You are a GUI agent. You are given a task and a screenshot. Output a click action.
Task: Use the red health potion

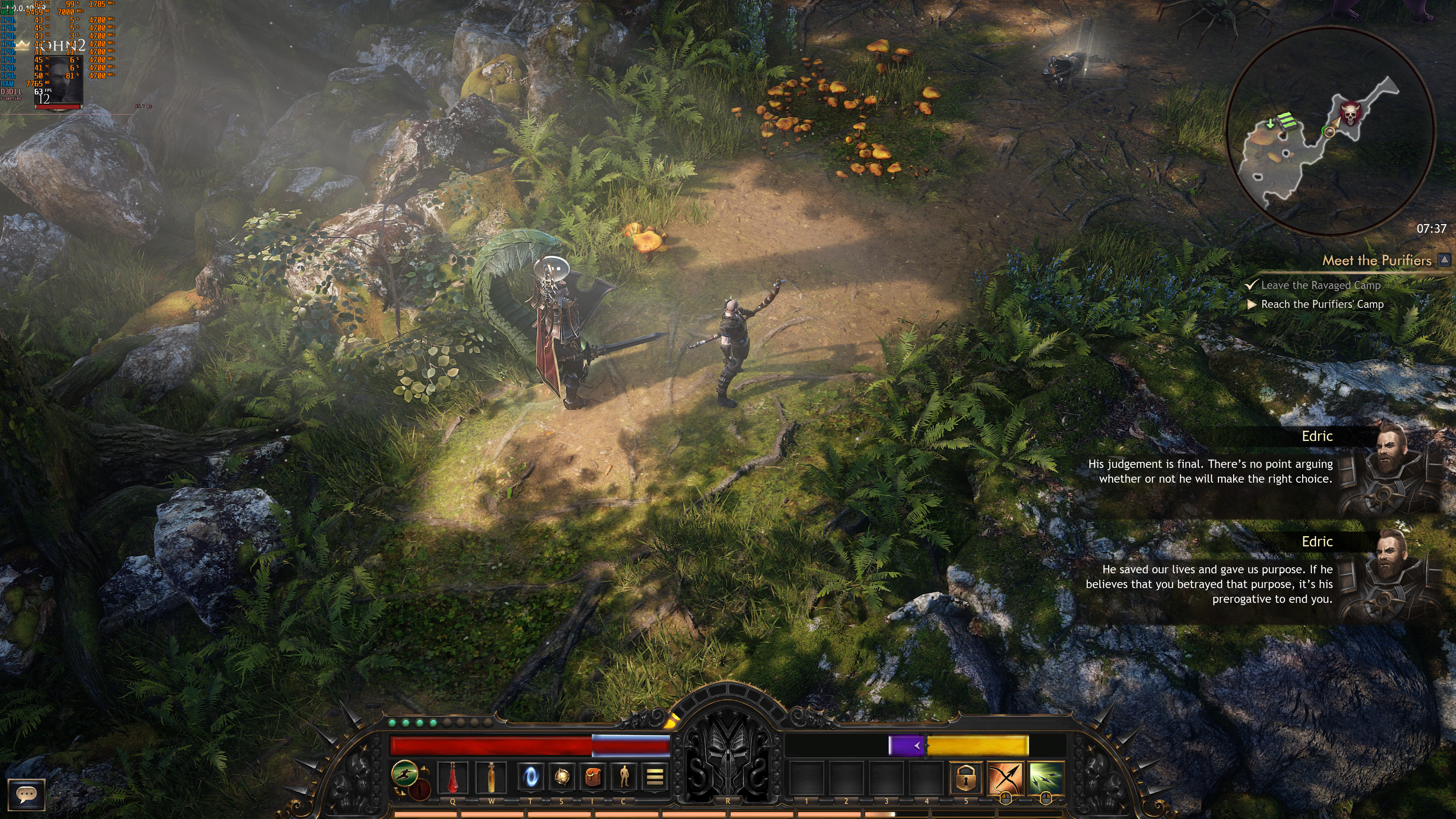pos(453,777)
